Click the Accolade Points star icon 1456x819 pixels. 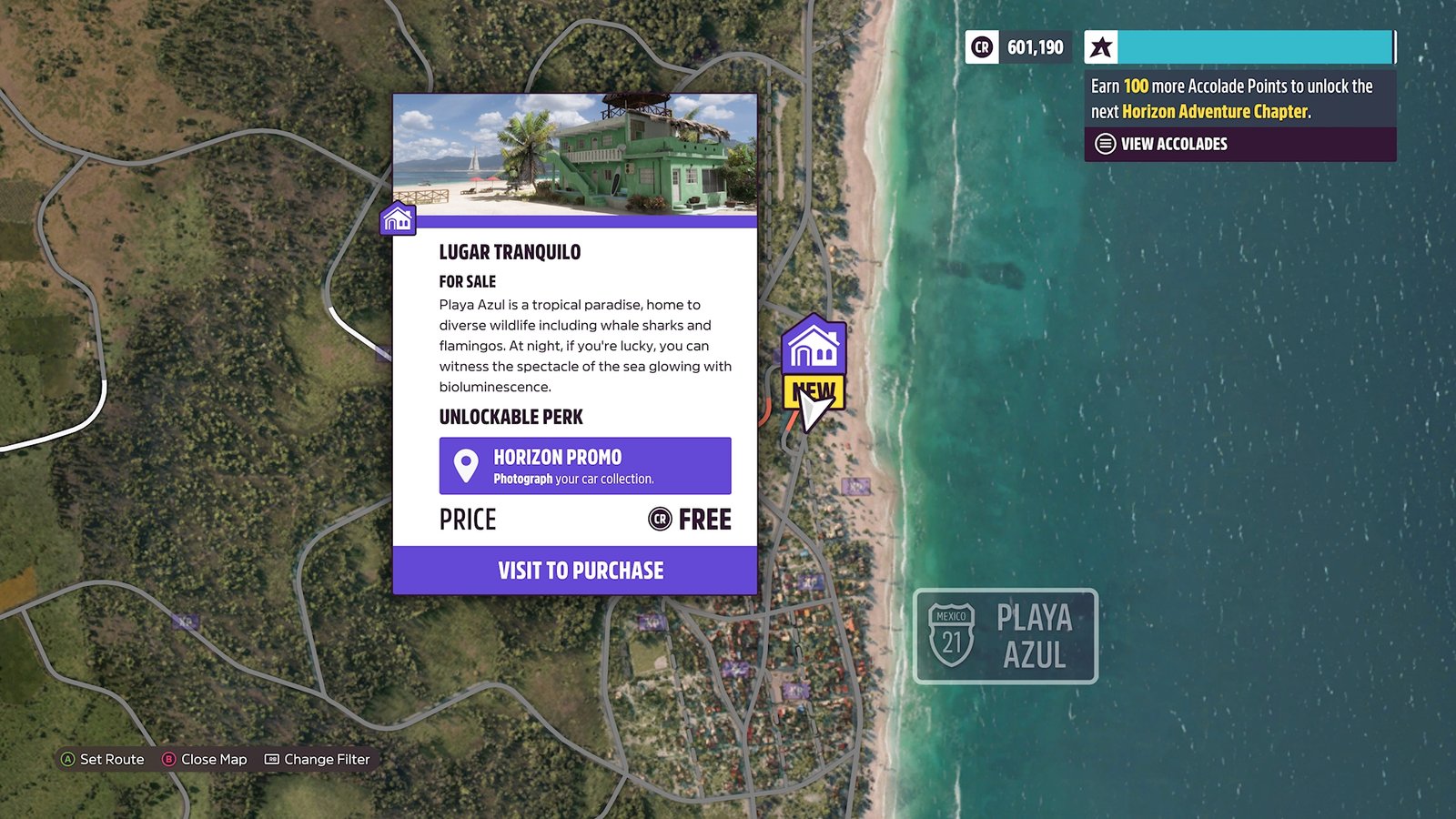click(1101, 47)
